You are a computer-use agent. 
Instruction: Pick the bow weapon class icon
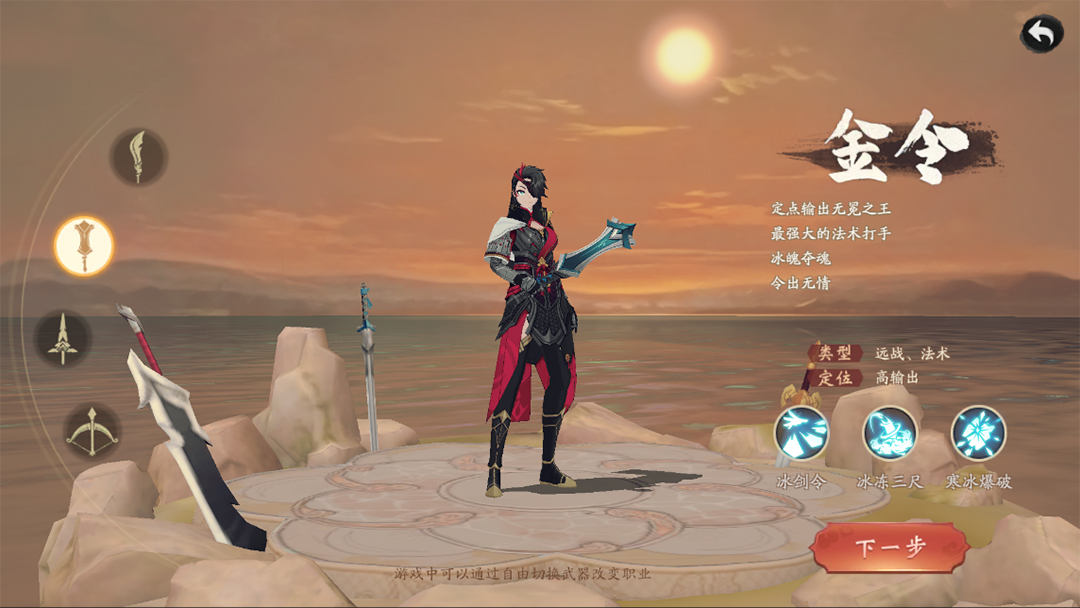(93, 431)
